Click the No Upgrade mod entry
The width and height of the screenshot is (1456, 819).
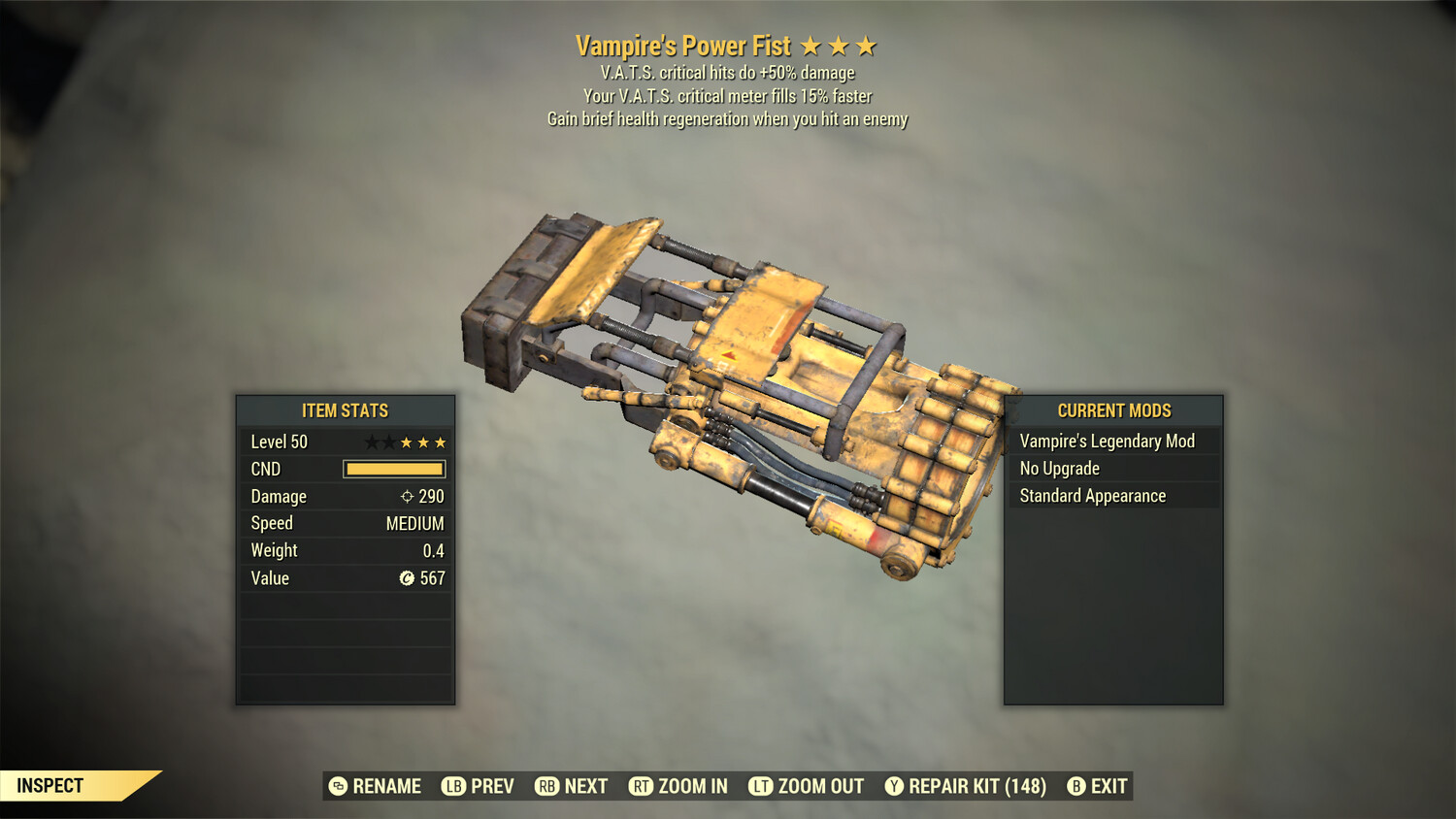coord(1112,469)
